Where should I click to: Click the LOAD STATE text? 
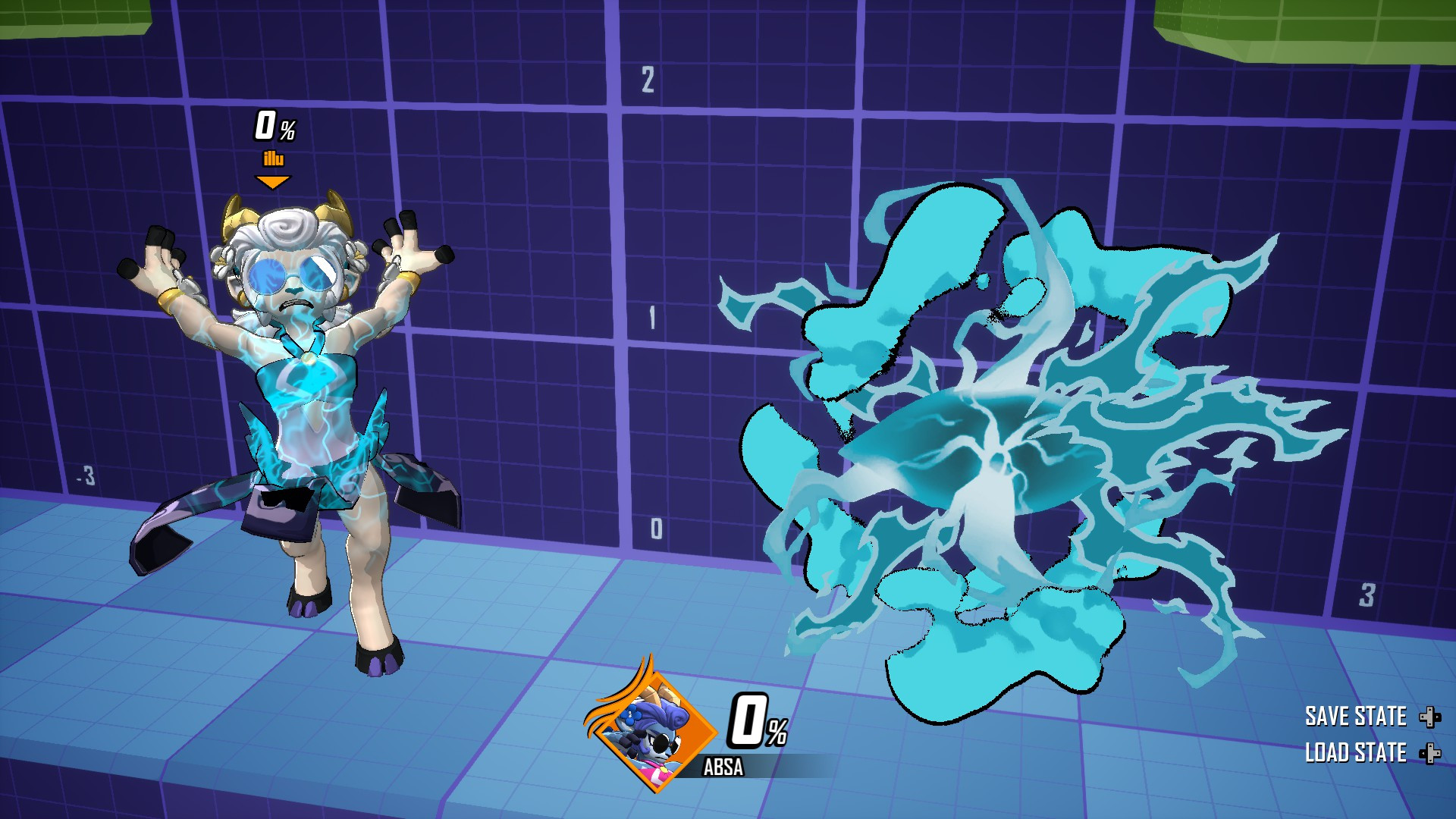(x=1357, y=754)
